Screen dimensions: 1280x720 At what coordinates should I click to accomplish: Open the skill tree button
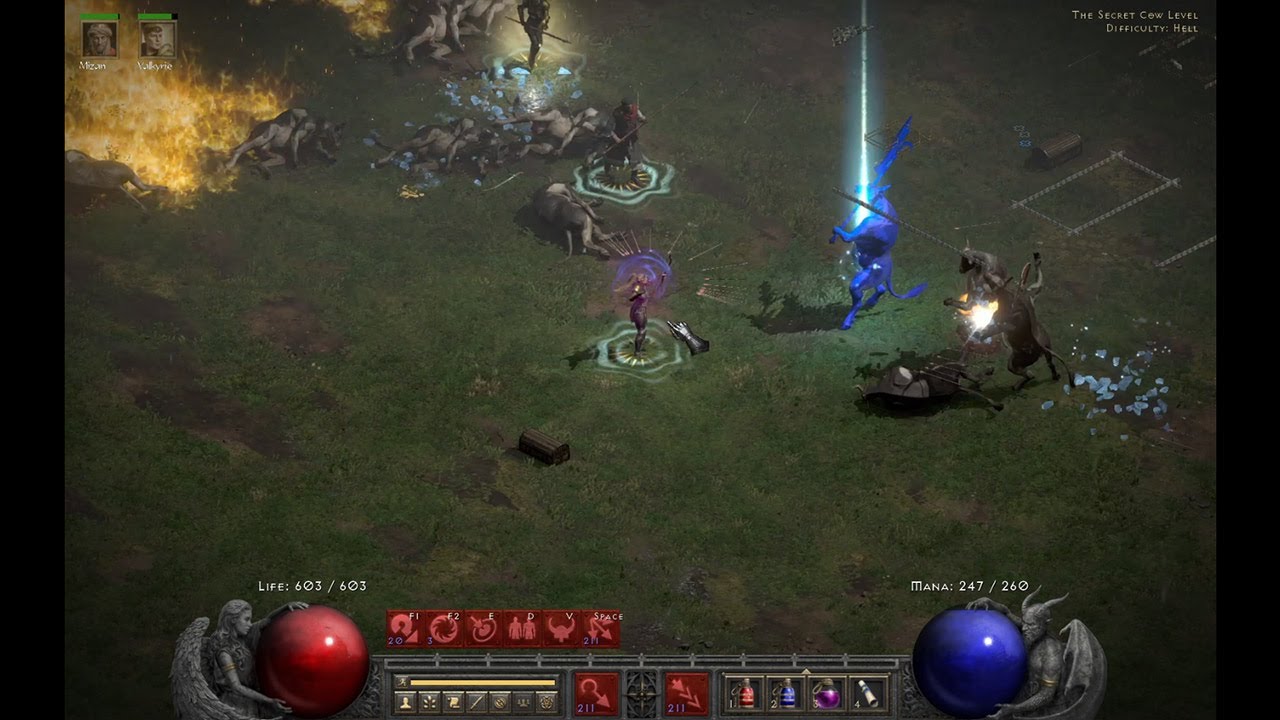pyautogui.click(x=429, y=703)
